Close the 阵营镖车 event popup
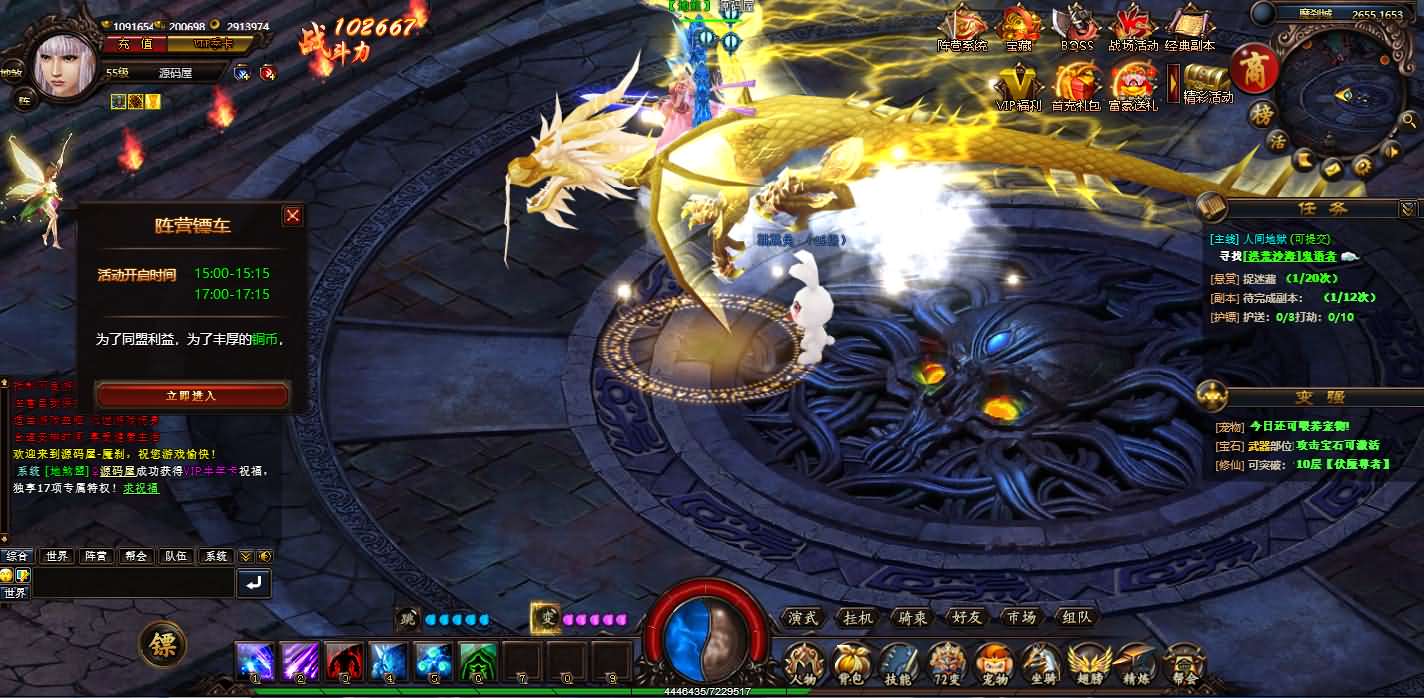 click(292, 215)
